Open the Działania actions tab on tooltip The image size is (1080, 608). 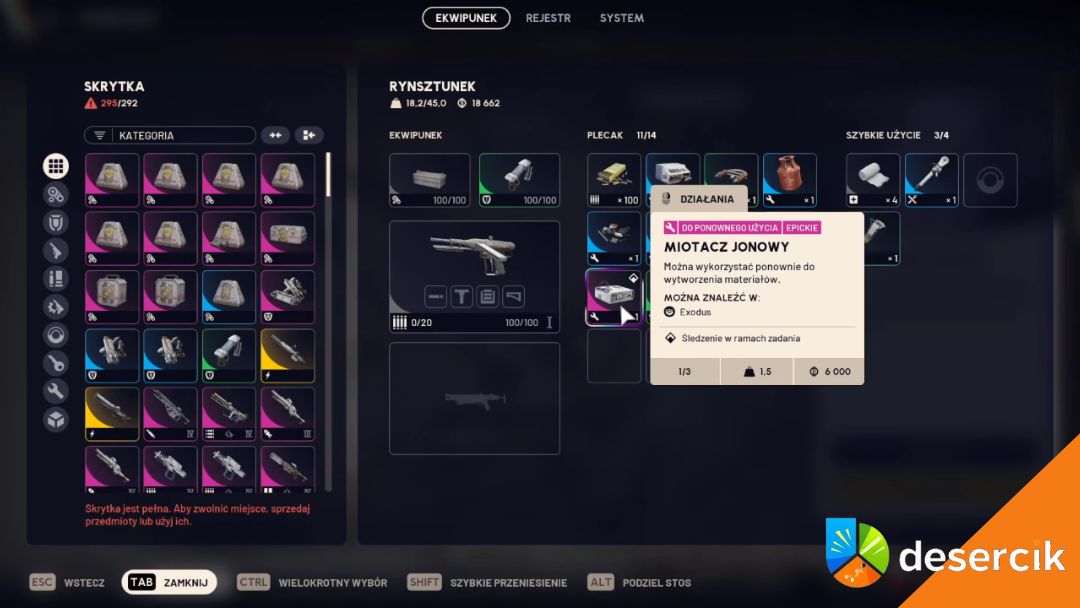click(698, 199)
